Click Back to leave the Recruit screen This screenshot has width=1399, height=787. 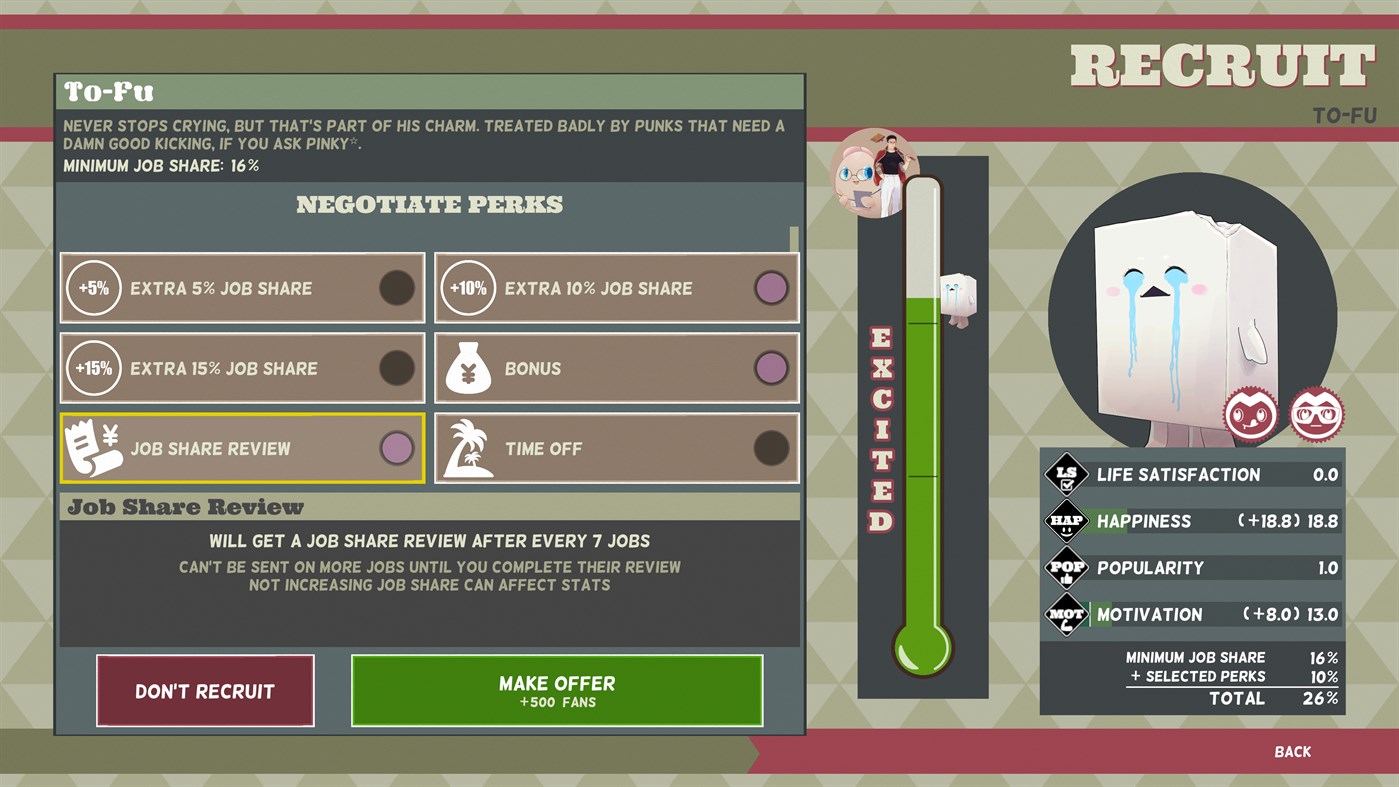pyautogui.click(x=1293, y=751)
